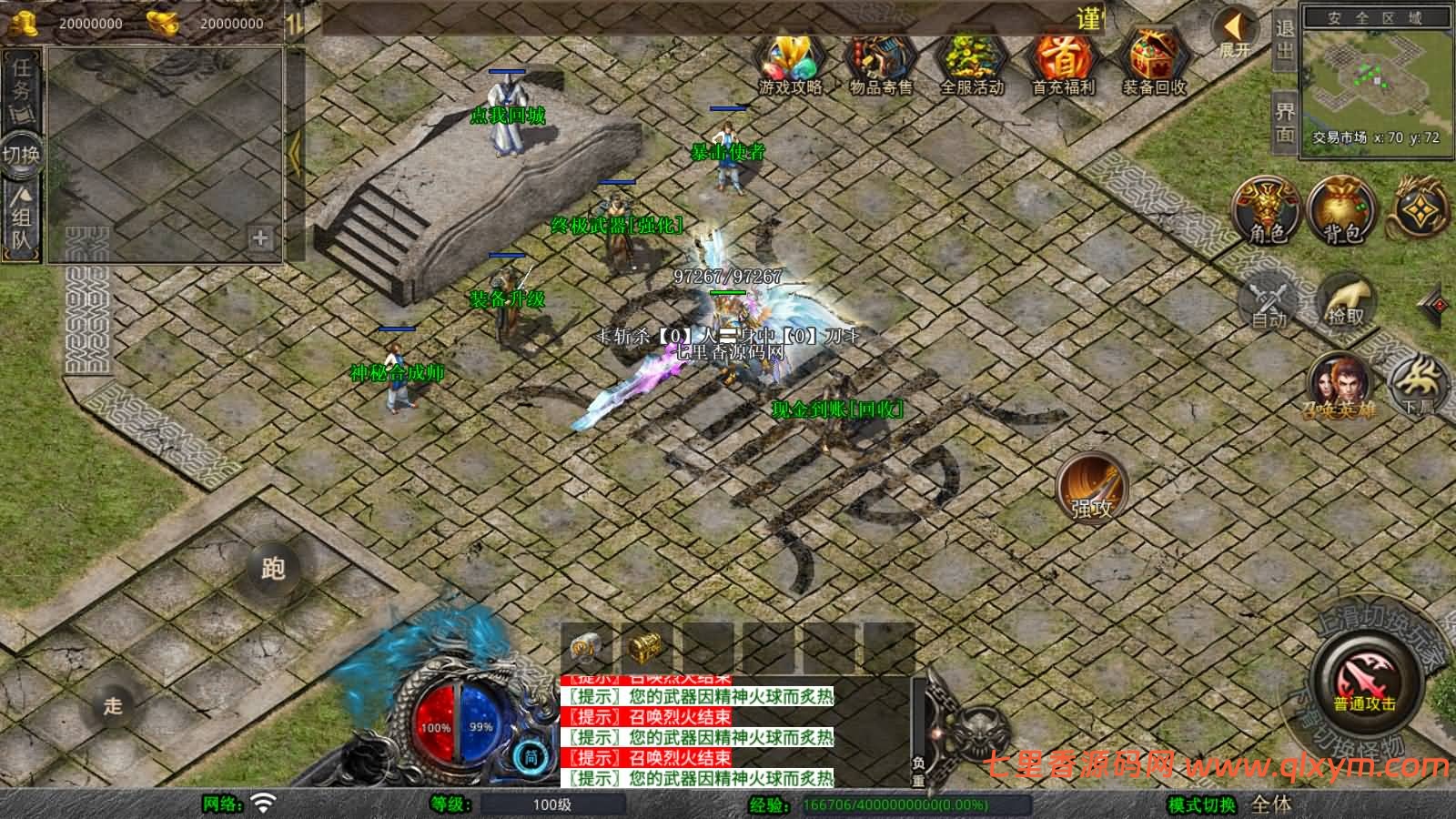Open the 角色 character panel
Screen dimensions: 1456x819
coord(1265,211)
